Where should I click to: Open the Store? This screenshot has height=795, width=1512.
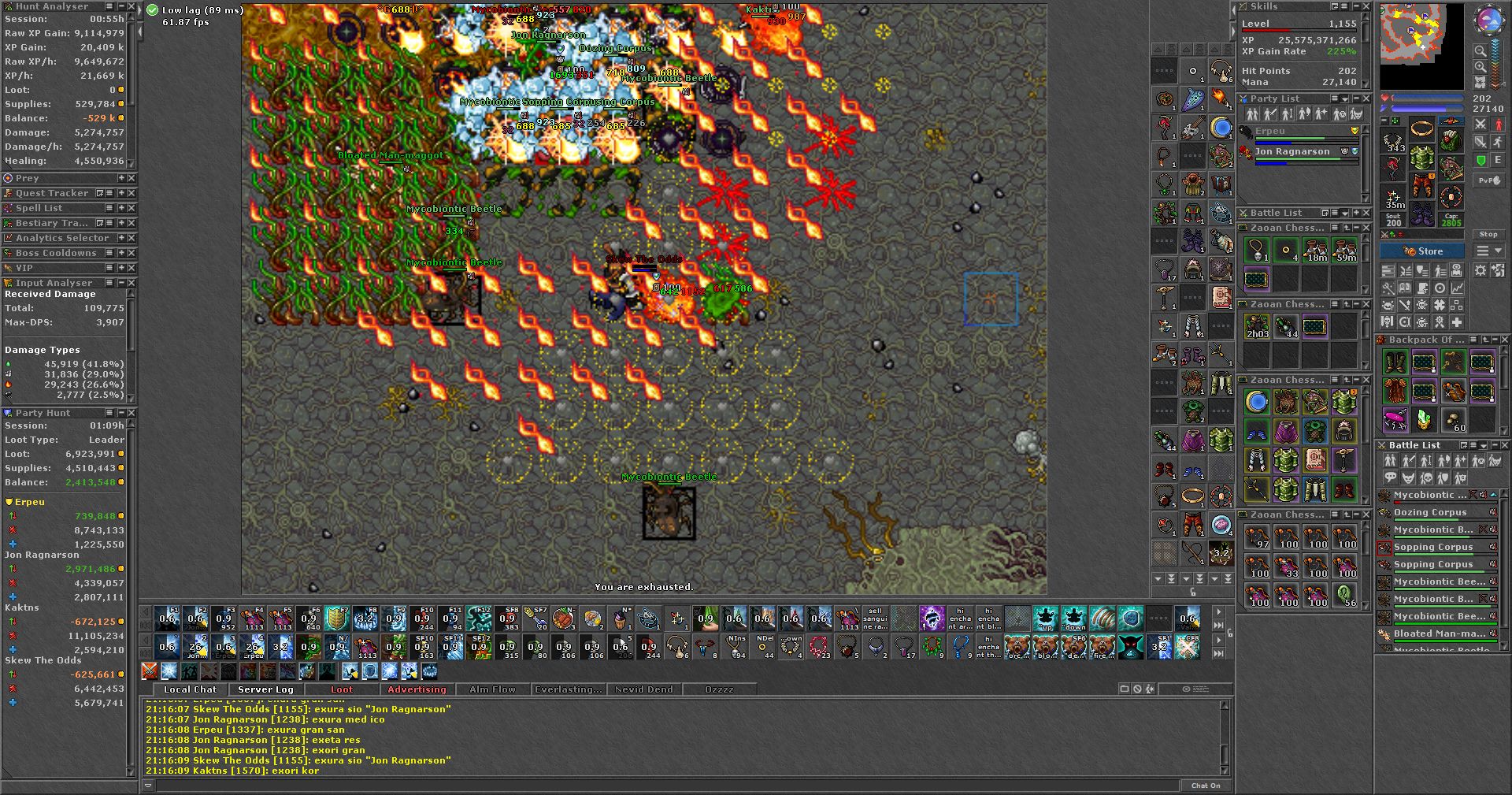coord(1422,251)
